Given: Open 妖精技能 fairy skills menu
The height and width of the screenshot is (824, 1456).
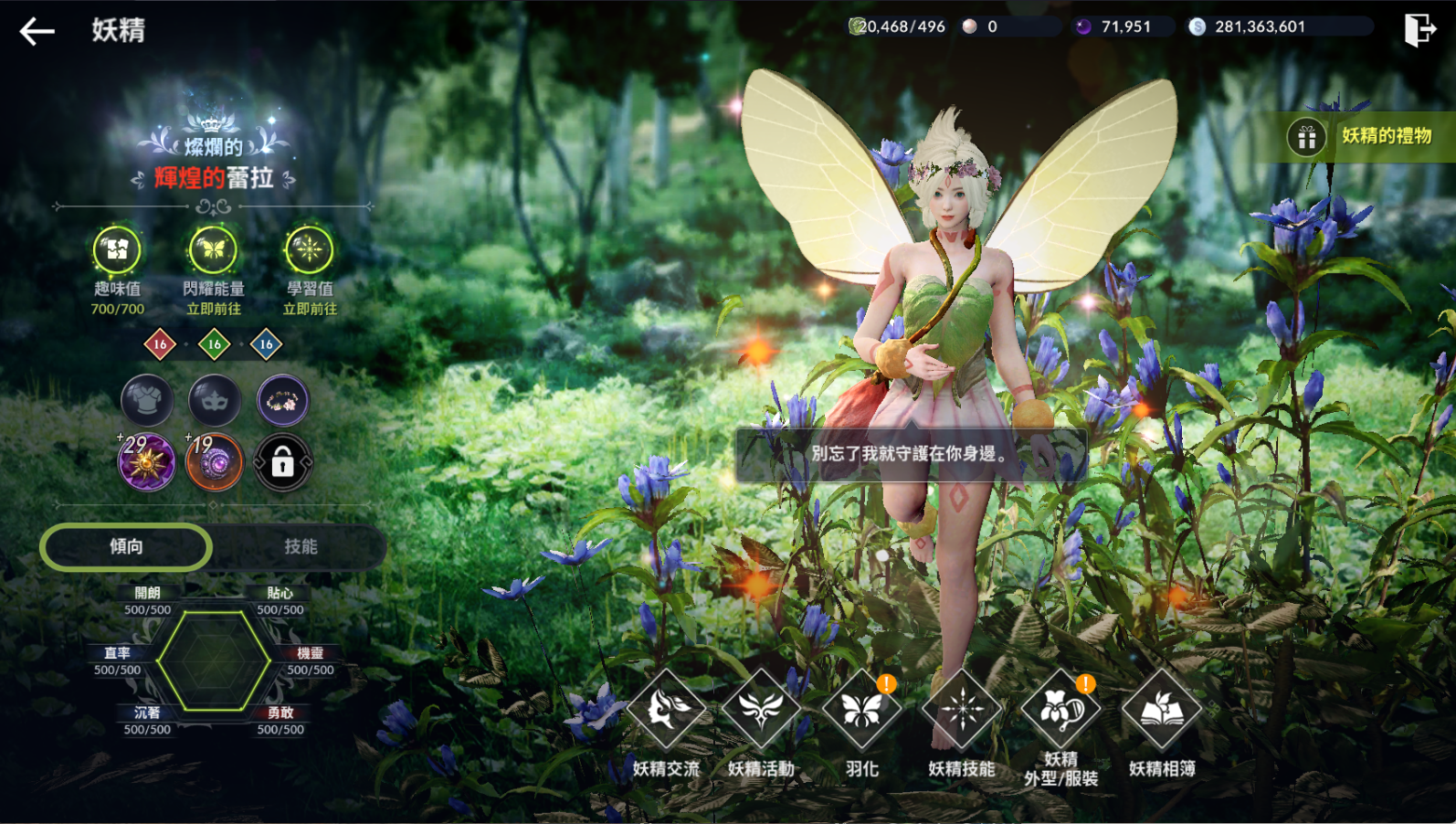Looking at the screenshot, I should click(x=962, y=711).
